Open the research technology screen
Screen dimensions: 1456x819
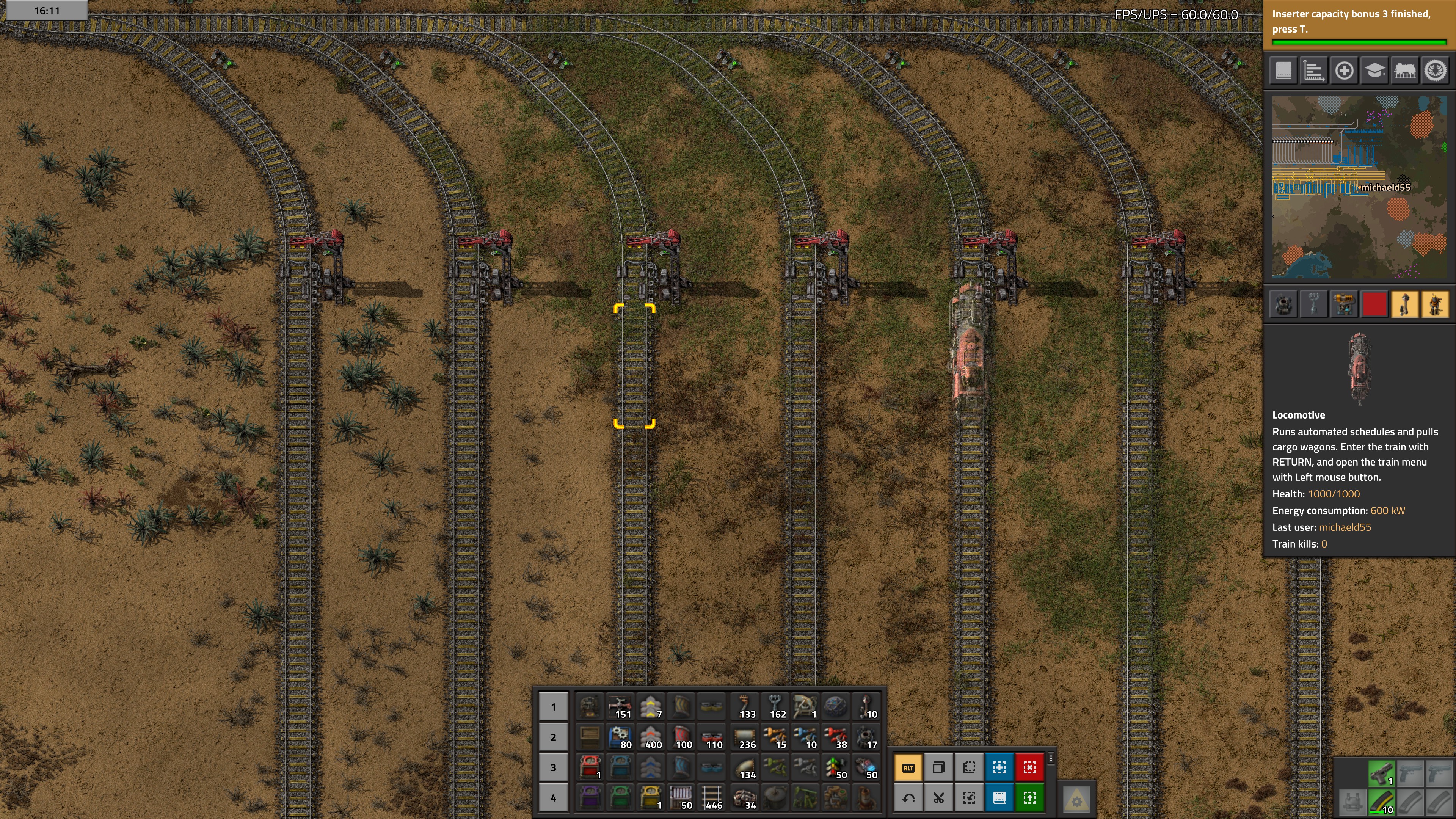pos(1374,71)
